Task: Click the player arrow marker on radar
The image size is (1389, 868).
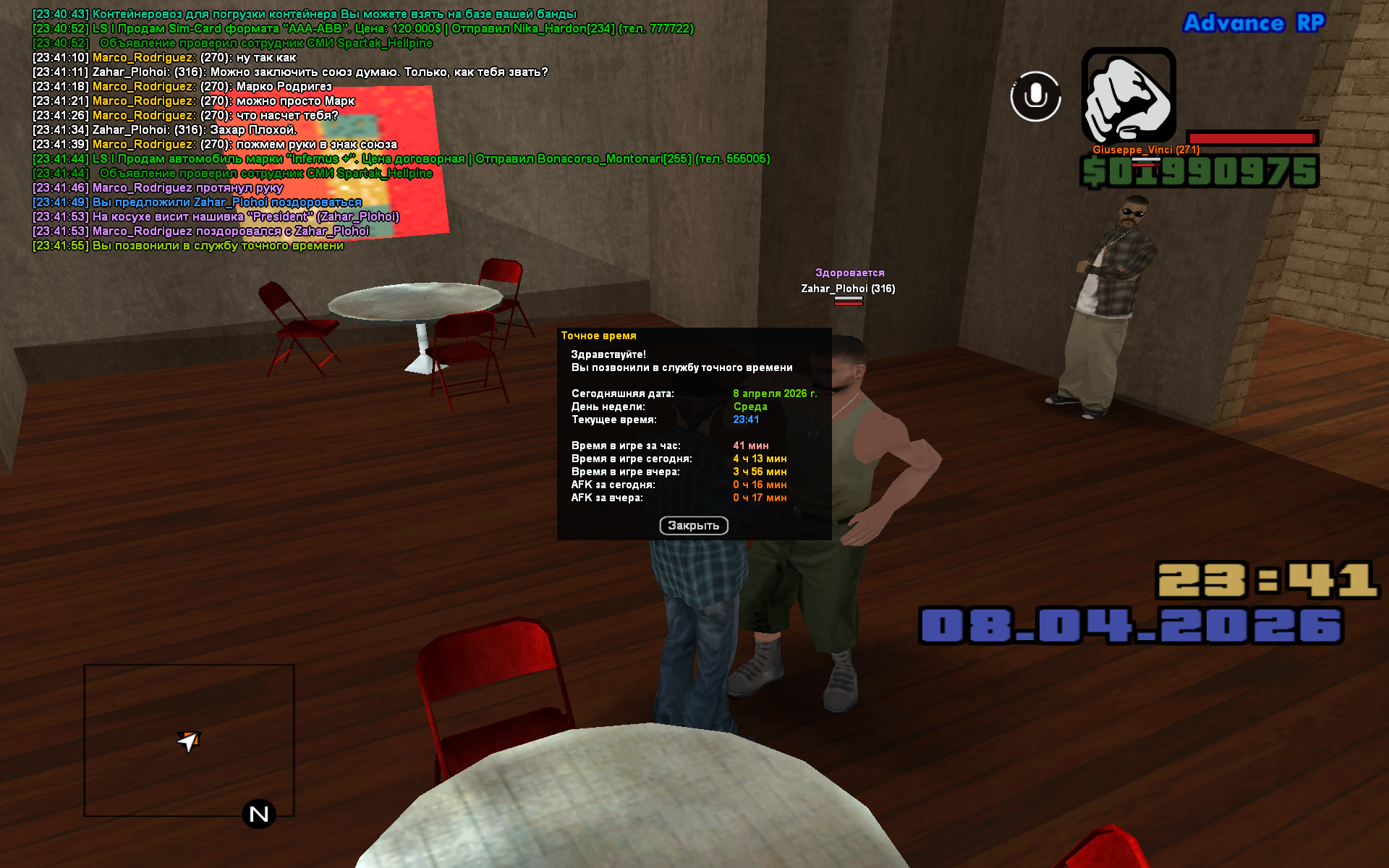Action: pos(189,742)
